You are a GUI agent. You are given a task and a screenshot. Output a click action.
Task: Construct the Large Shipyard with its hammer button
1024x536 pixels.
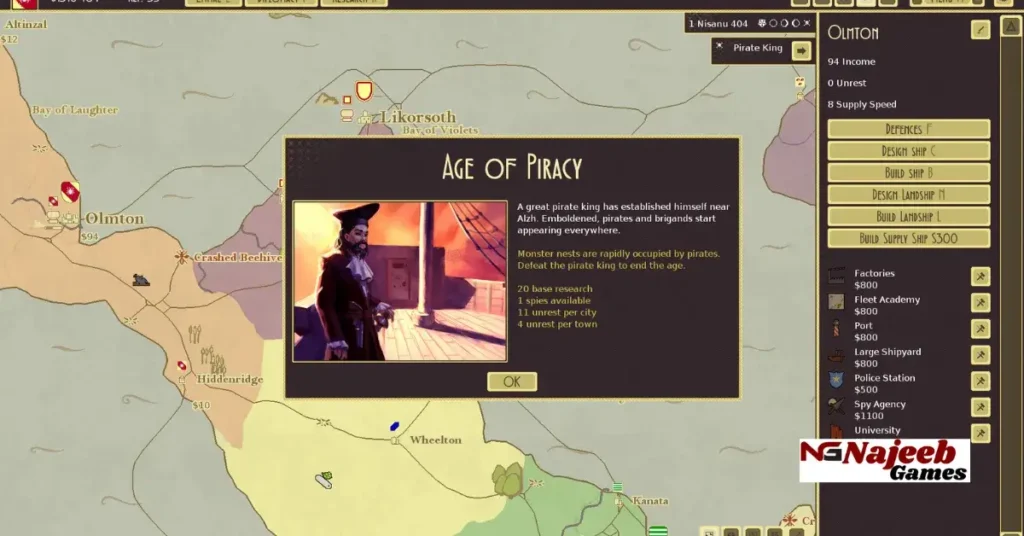coord(980,355)
